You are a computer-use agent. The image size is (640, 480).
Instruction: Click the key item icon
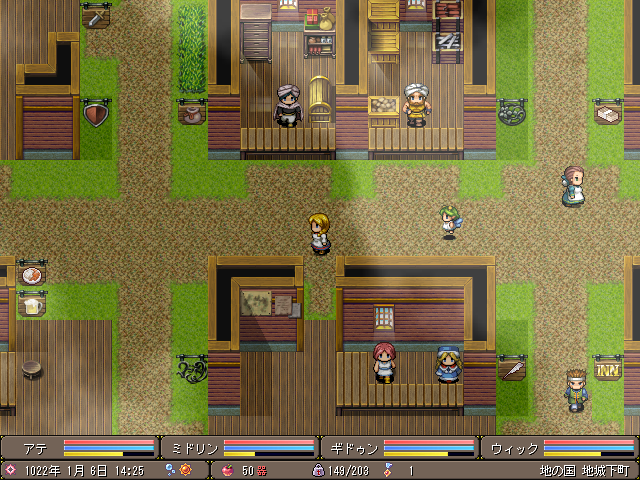pos(387,469)
